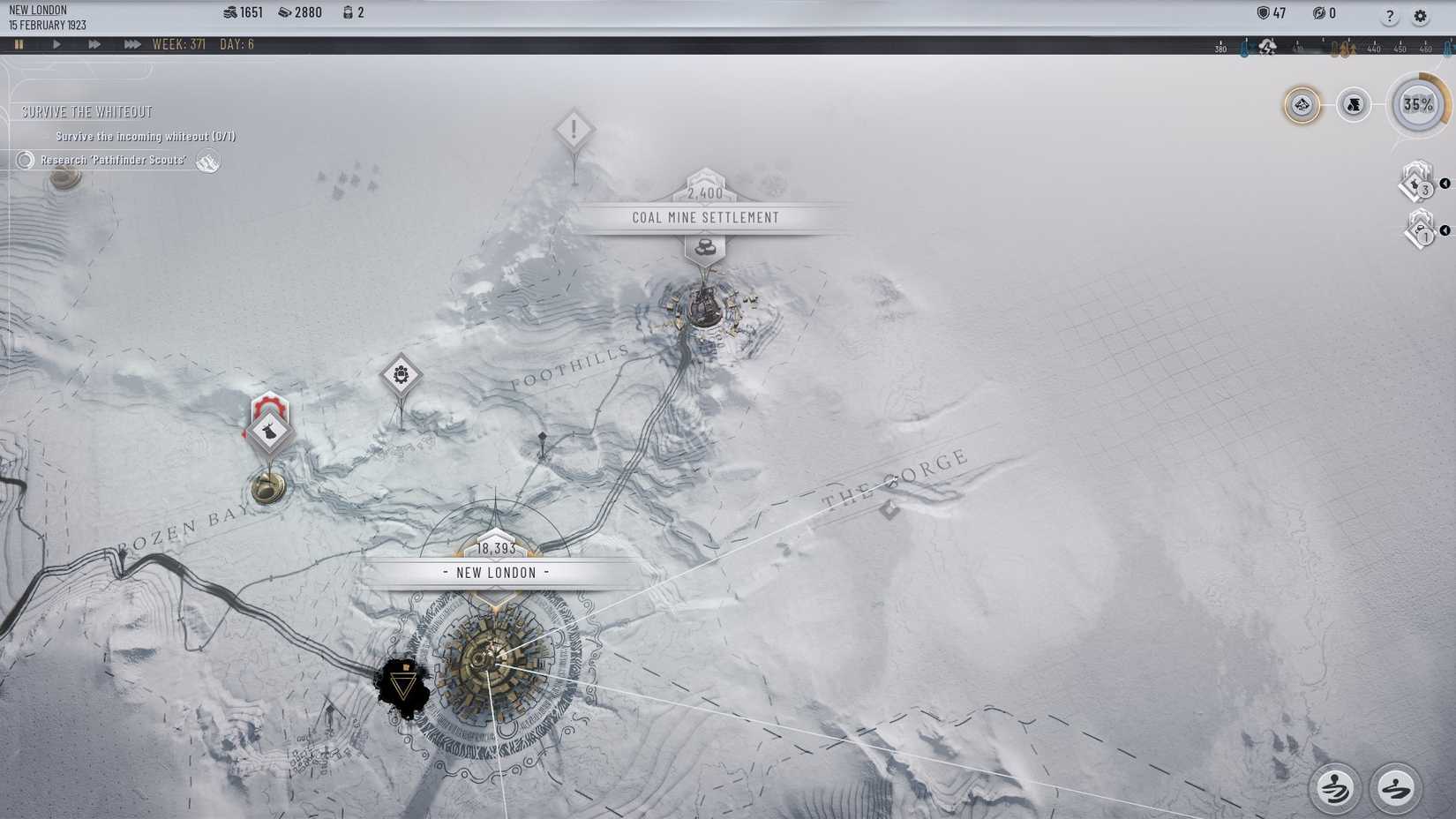Collapse the lower expedition badge via its arrow
The width and height of the screenshot is (1456, 819).
1445,231
